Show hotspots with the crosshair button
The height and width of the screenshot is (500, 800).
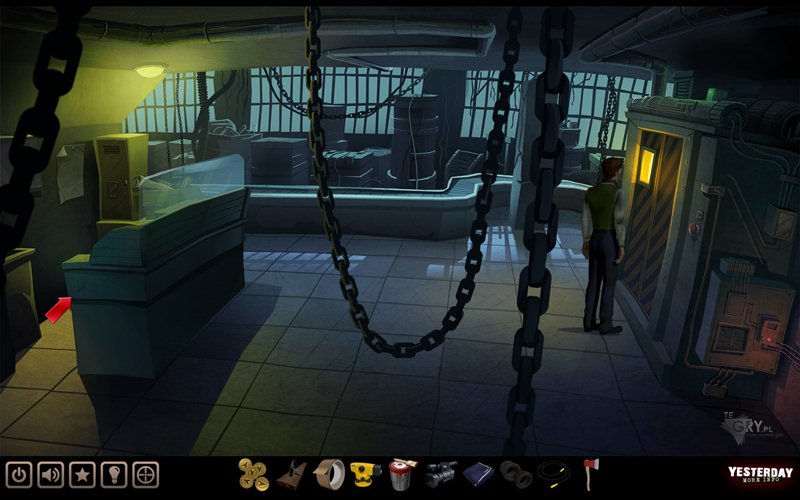tap(146, 473)
